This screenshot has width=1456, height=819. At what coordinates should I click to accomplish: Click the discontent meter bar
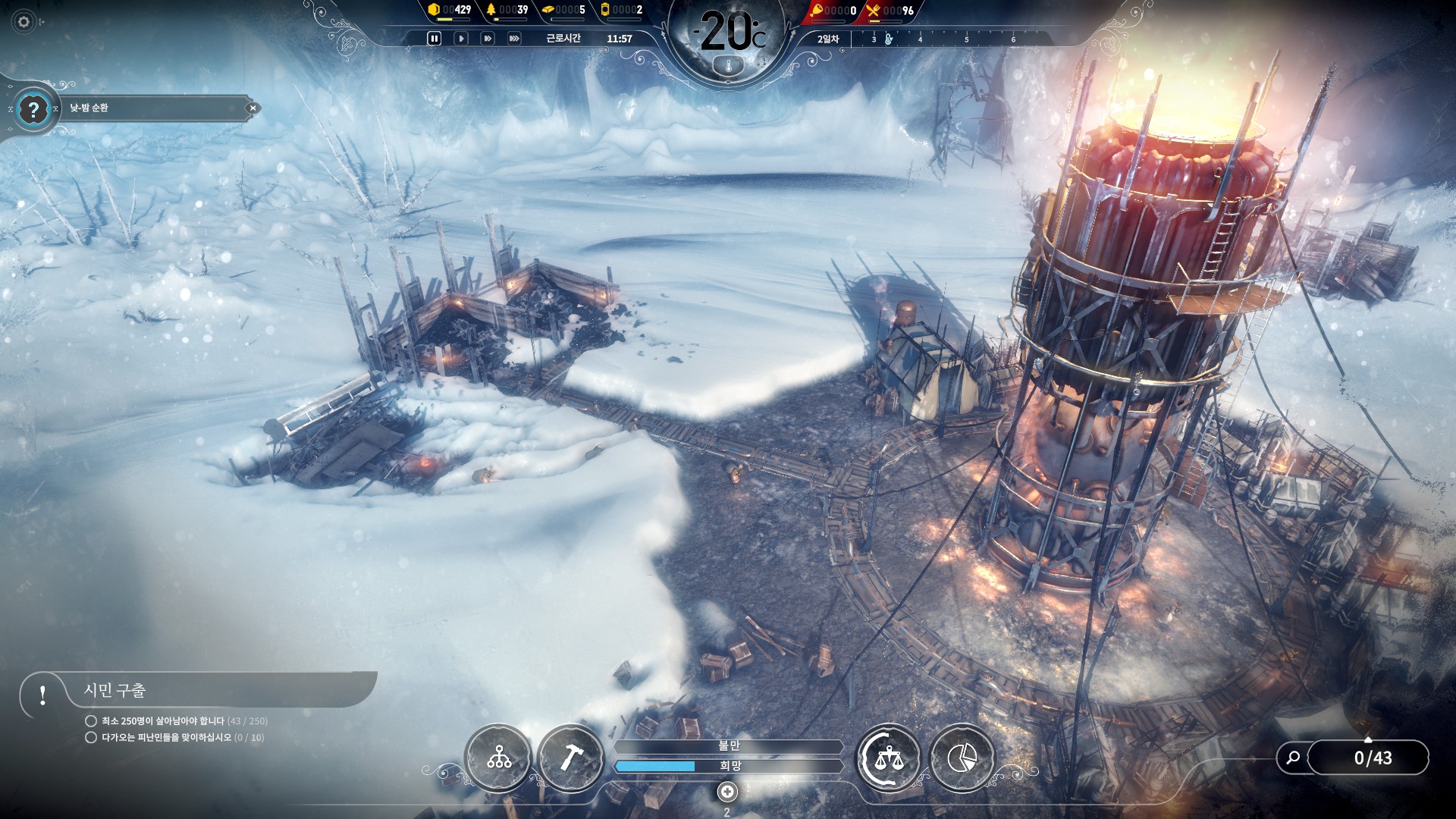click(x=729, y=746)
